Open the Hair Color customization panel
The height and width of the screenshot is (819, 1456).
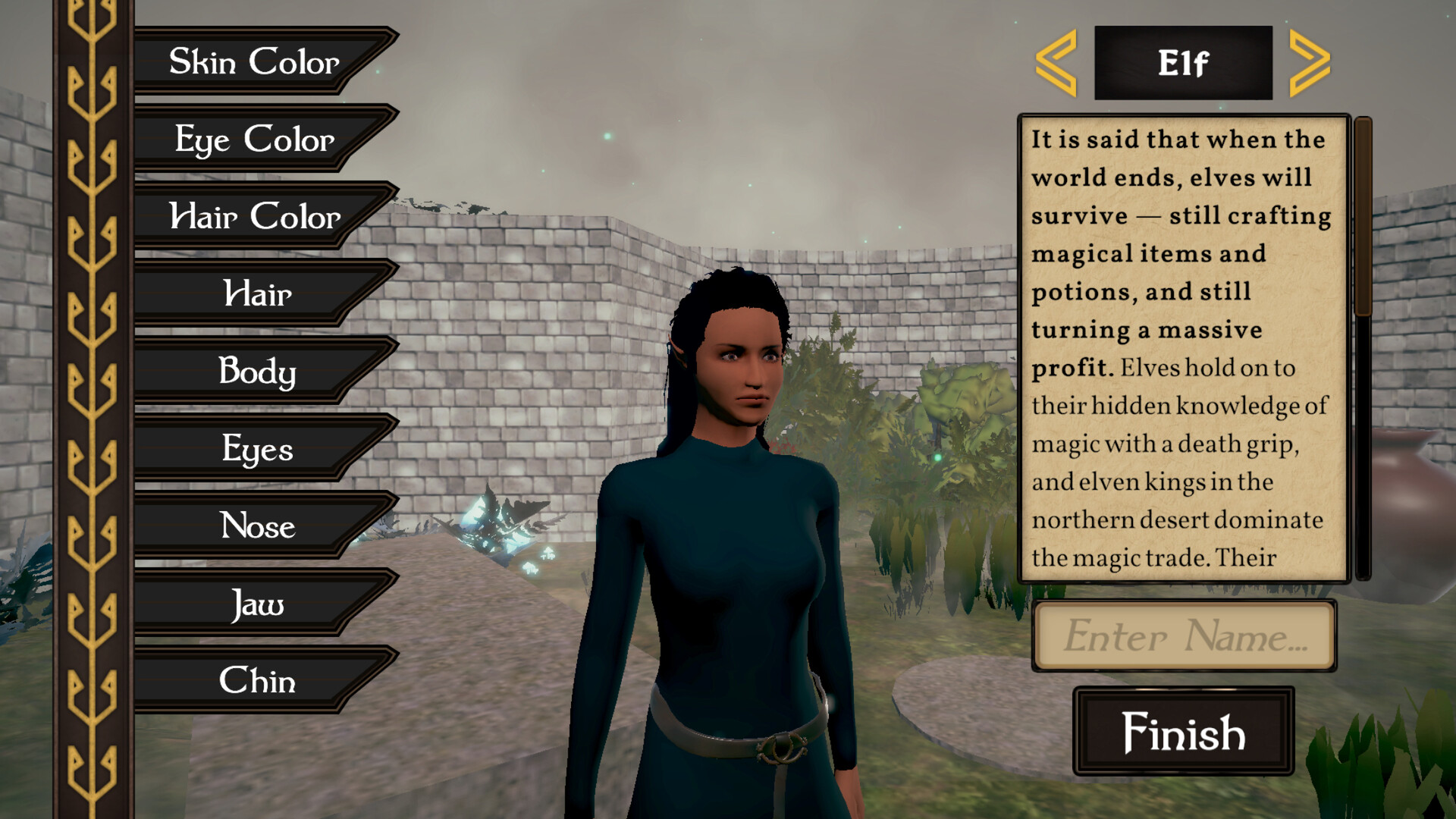point(254,218)
